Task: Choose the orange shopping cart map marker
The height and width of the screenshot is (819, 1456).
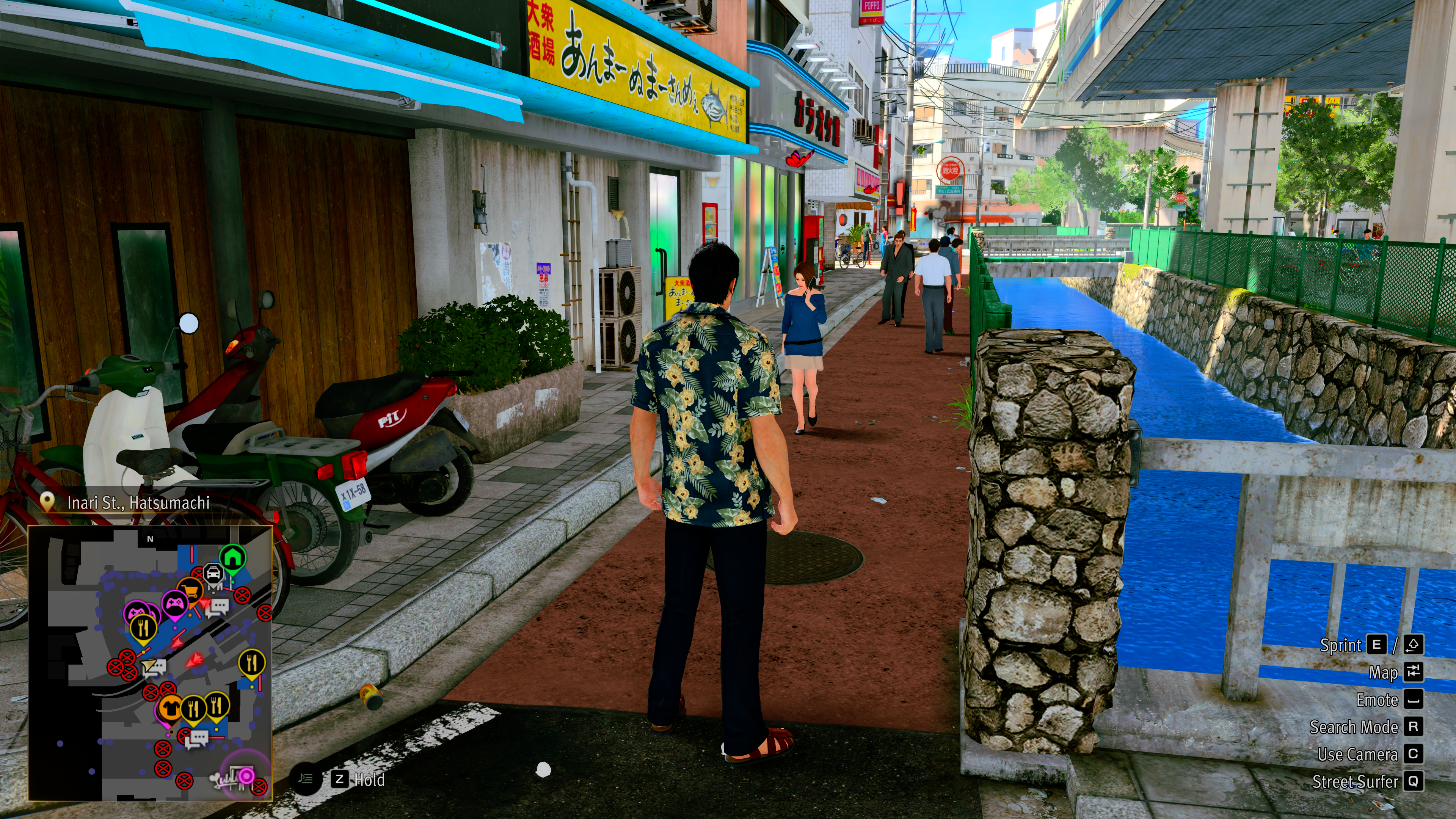Action: [190, 590]
